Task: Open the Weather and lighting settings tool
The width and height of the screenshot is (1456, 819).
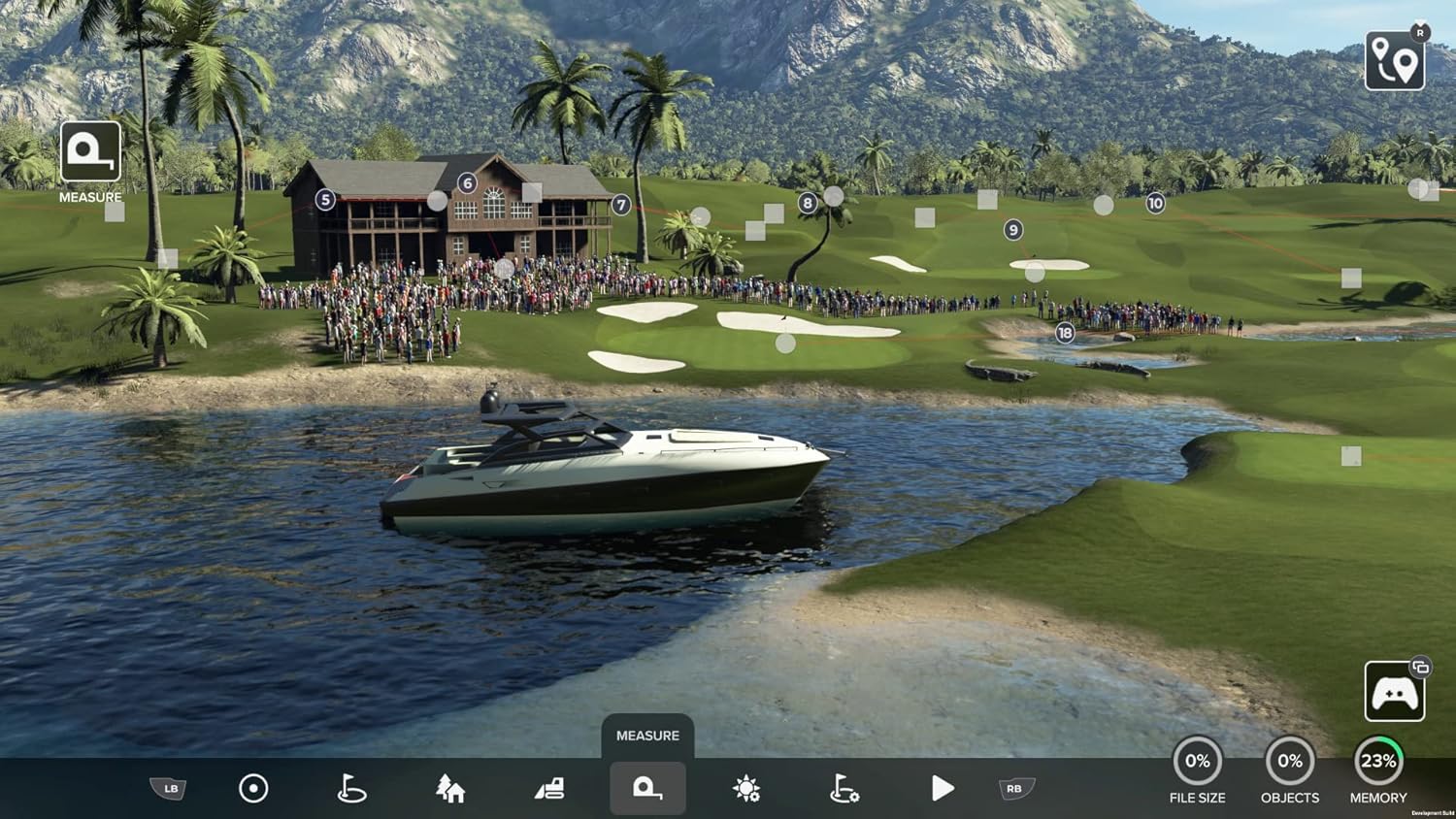Action: pyautogui.click(x=745, y=789)
